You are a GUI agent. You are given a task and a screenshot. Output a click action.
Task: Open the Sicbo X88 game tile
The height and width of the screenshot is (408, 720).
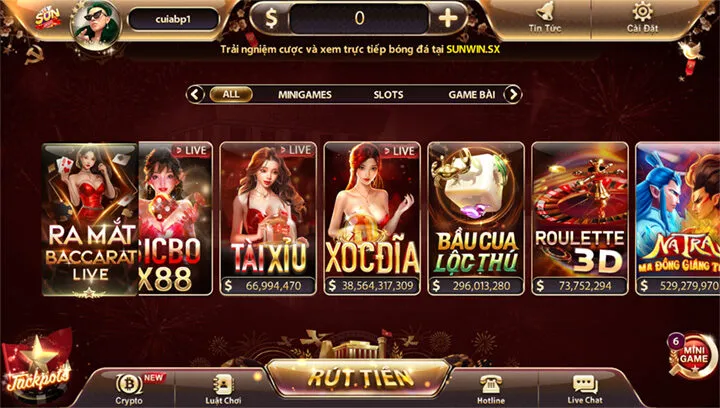pyautogui.click(x=176, y=218)
